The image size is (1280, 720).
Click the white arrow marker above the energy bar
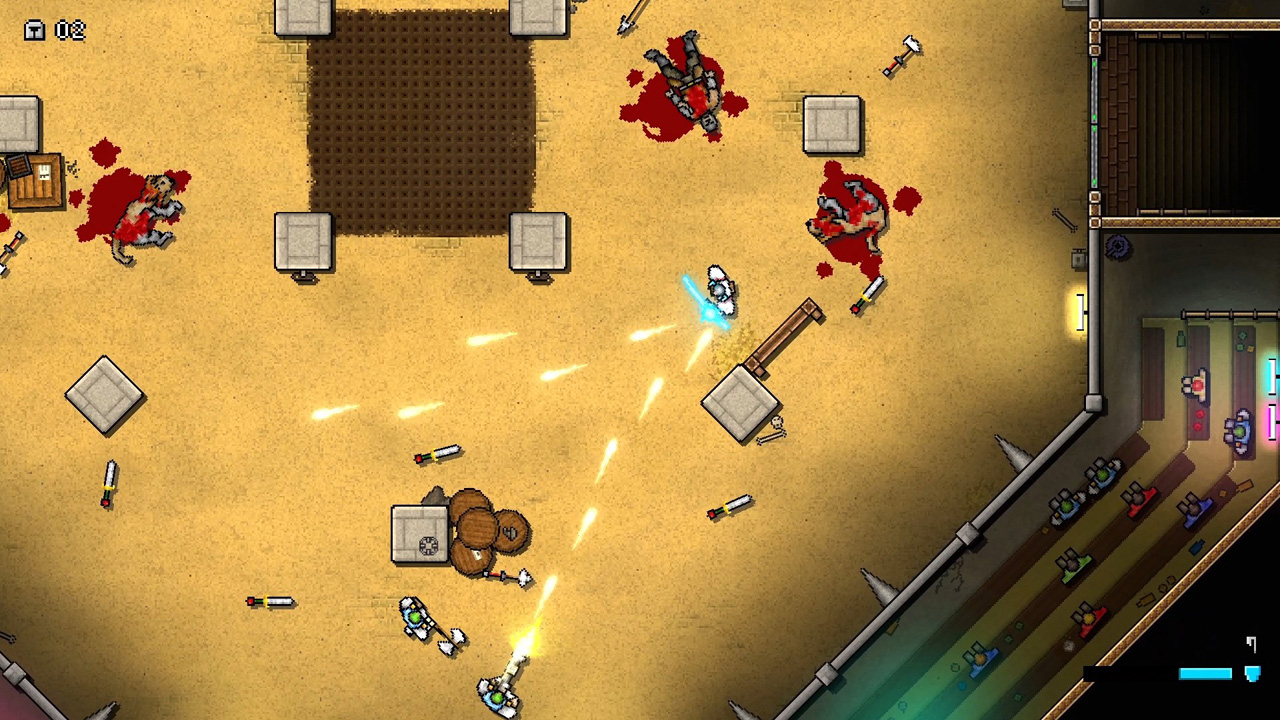pyautogui.click(x=1251, y=644)
